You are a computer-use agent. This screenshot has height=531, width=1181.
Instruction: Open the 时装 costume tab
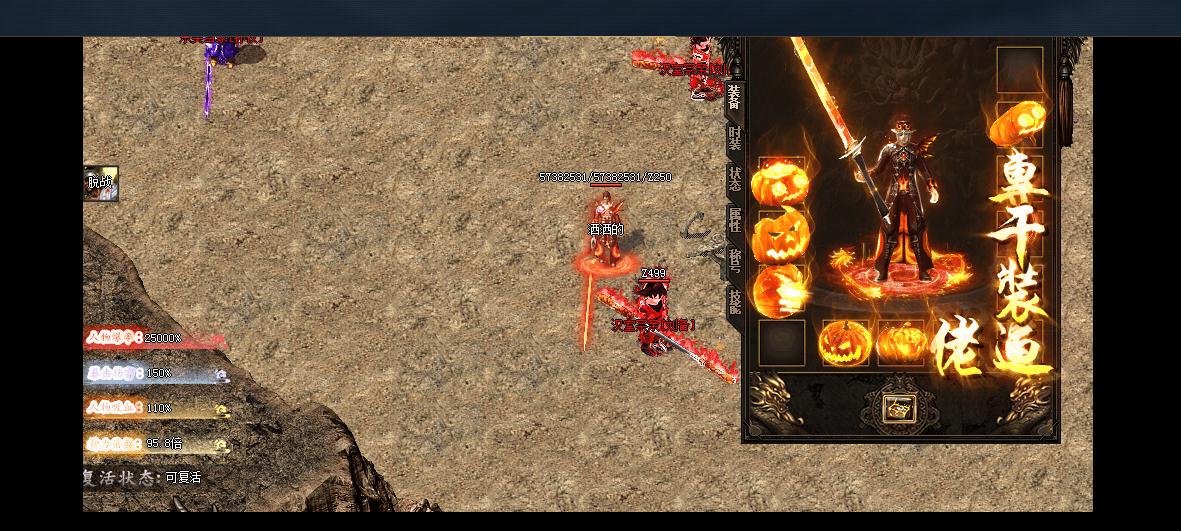pos(734,139)
